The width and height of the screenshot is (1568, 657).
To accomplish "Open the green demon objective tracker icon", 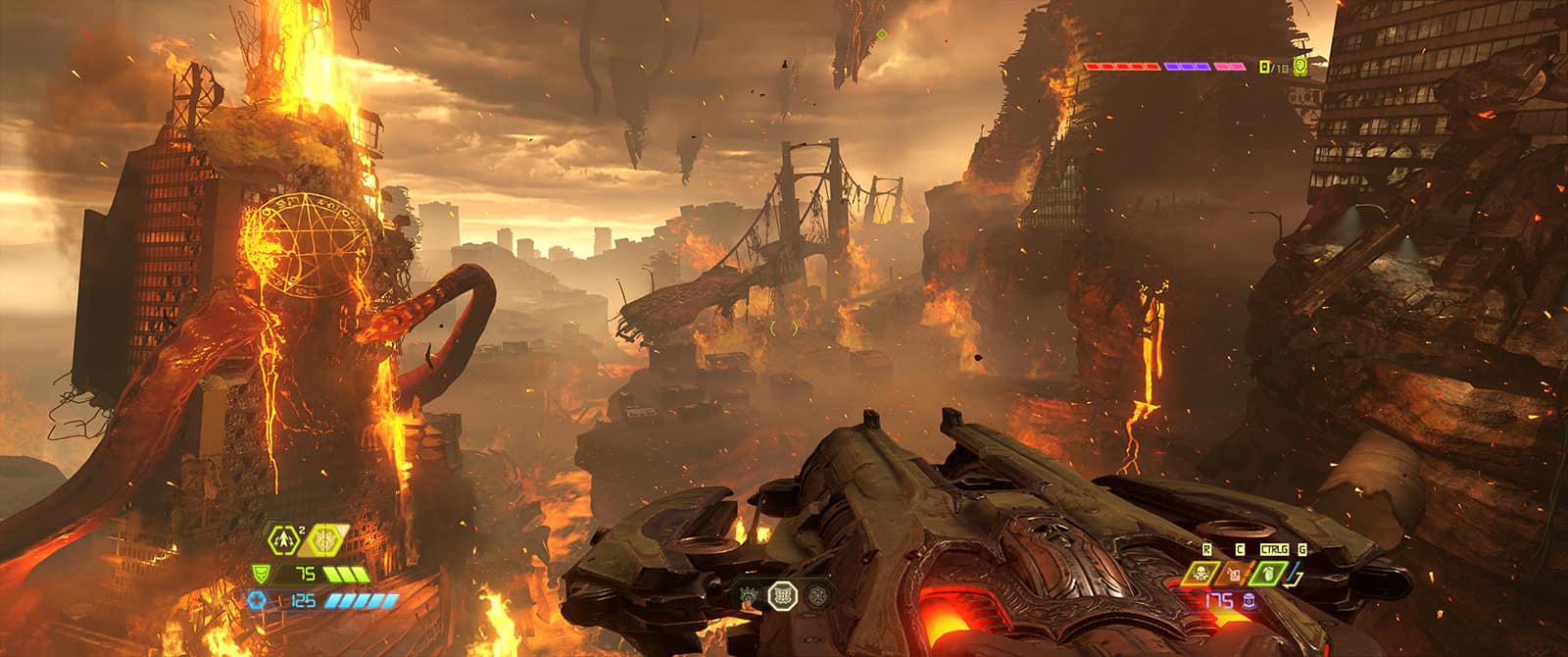I will pyautogui.click(x=1300, y=67).
